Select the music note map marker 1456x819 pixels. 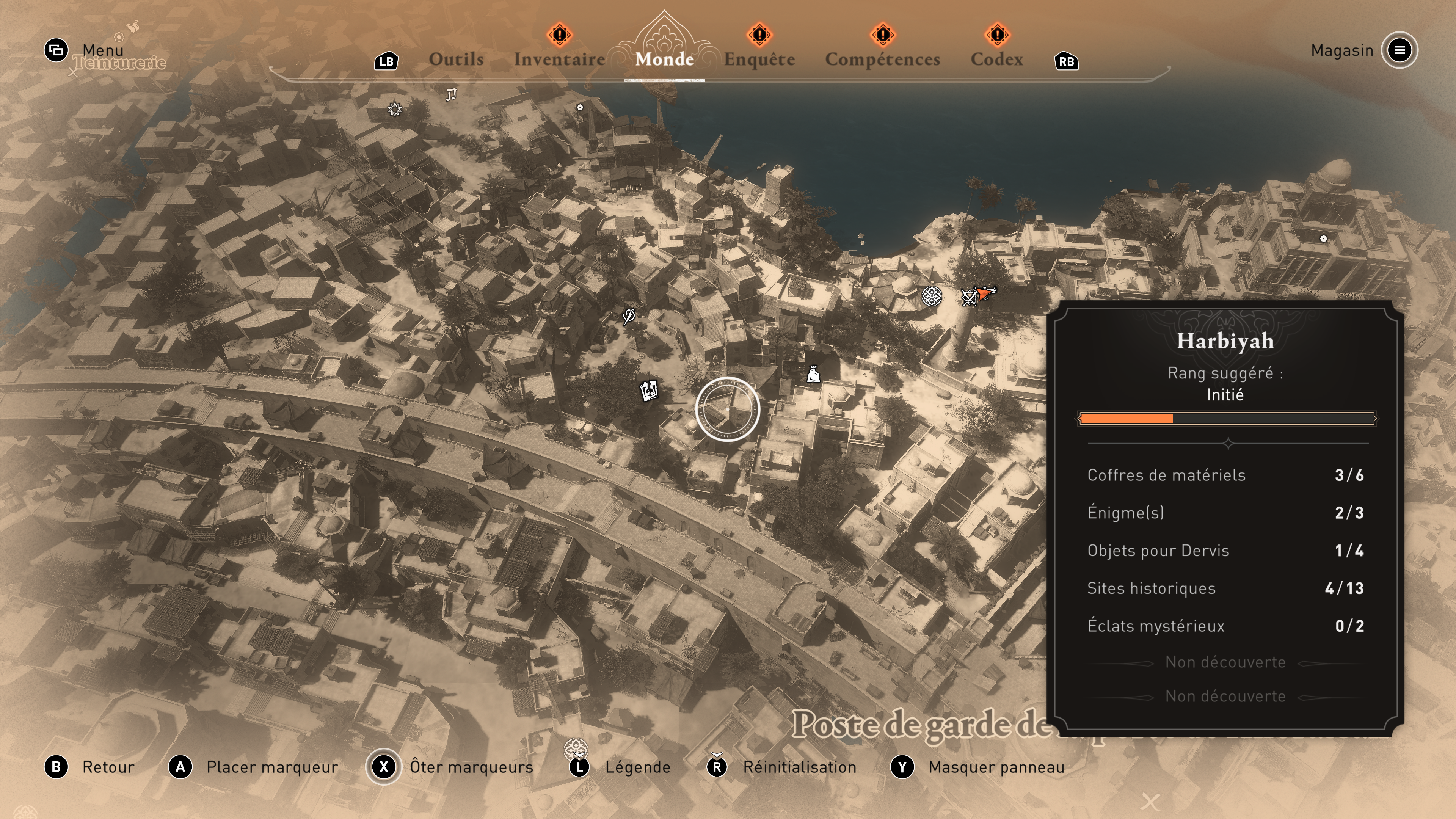450,94
